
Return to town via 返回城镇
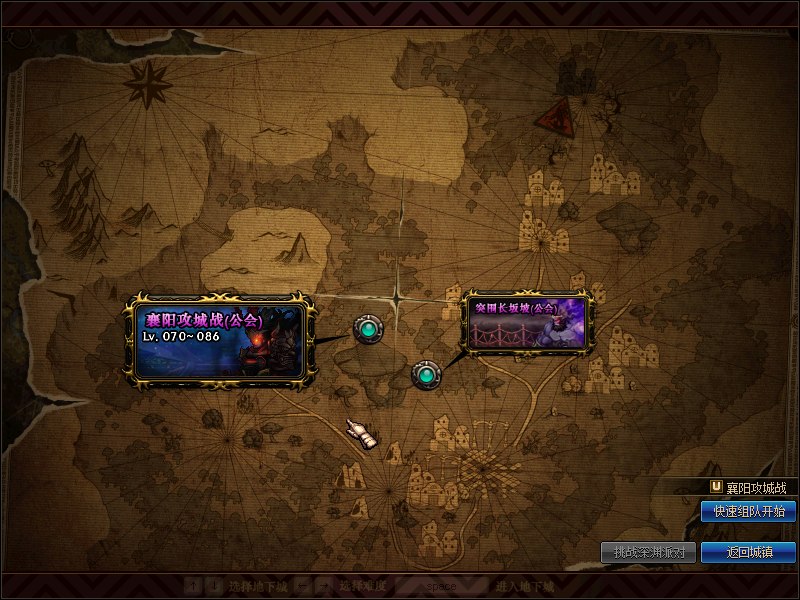tap(748, 552)
